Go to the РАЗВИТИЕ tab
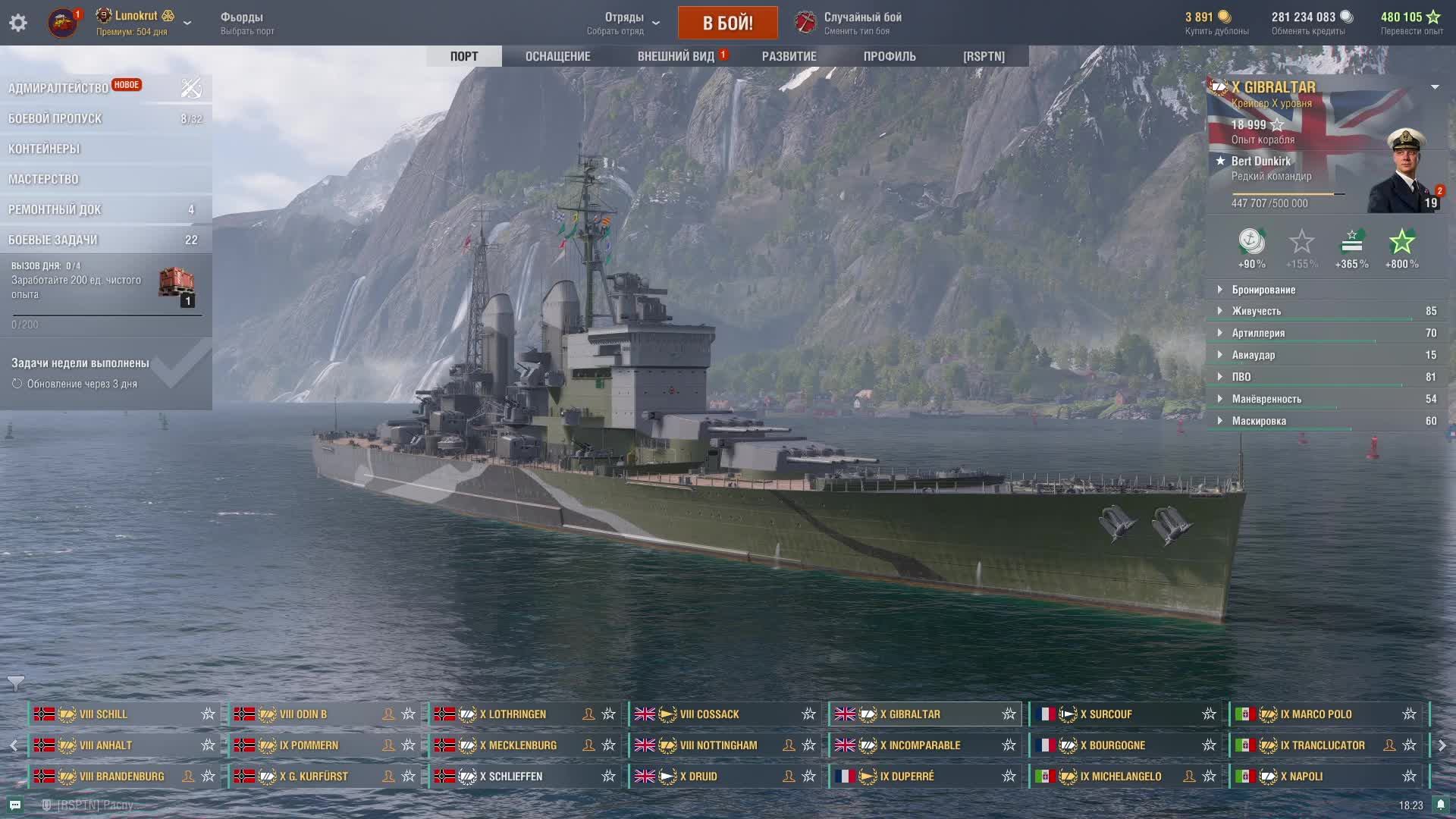Image resolution: width=1456 pixels, height=819 pixels. (789, 56)
